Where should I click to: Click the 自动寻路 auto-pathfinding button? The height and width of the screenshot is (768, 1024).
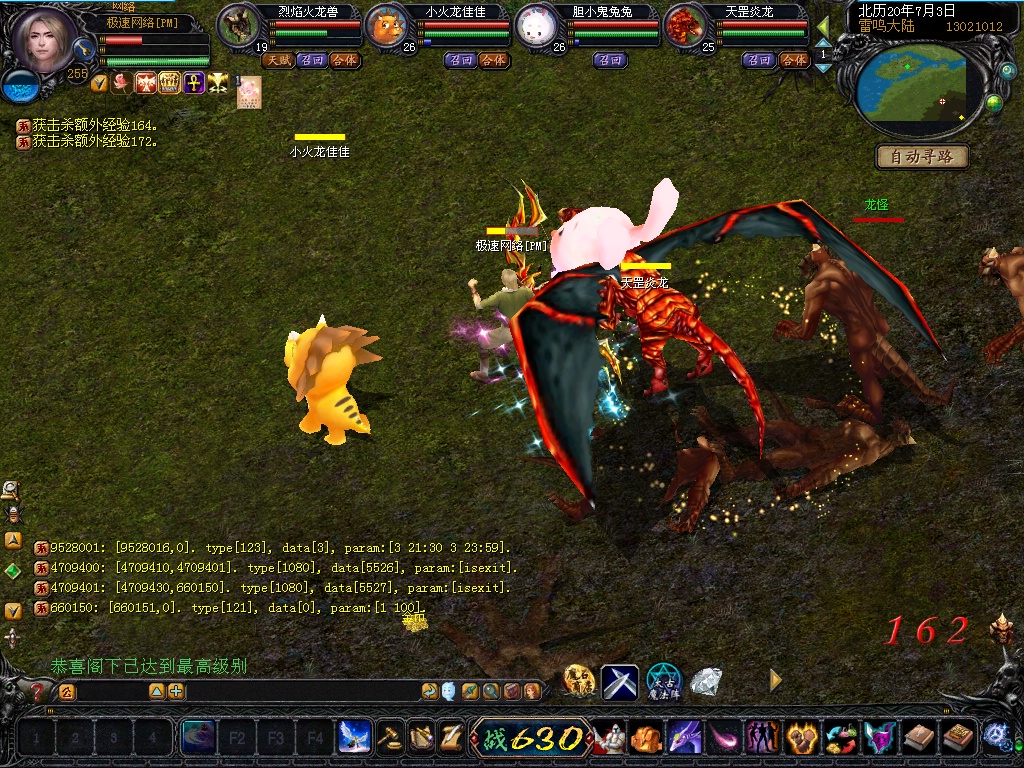pyautogui.click(x=922, y=156)
